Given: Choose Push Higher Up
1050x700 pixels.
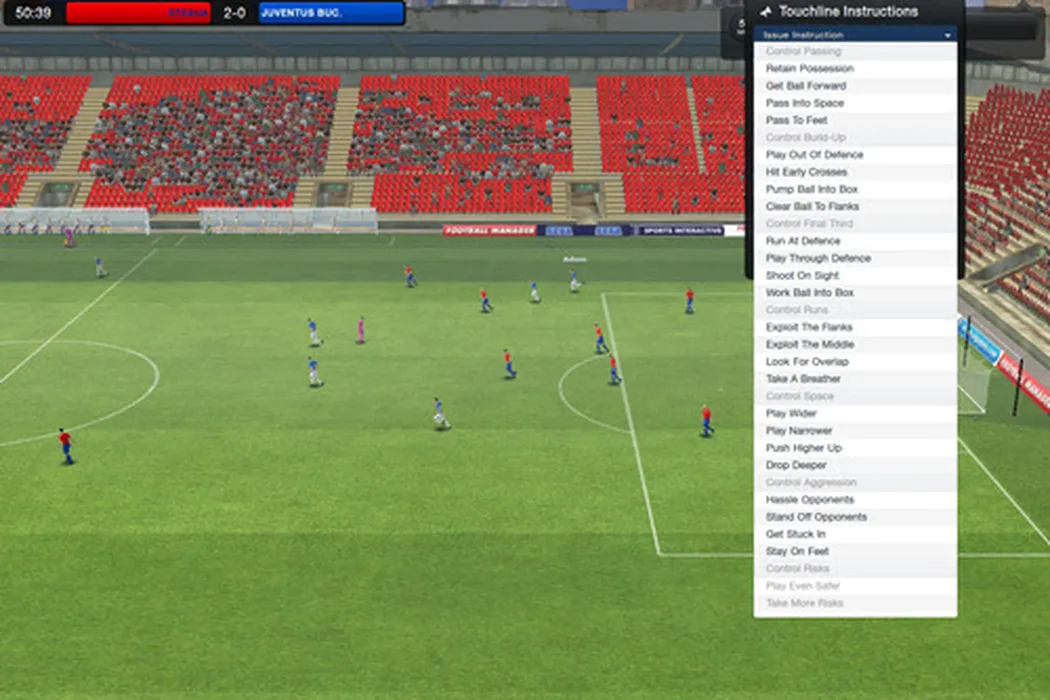Looking at the screenshot, I should (x=803, y=448).
